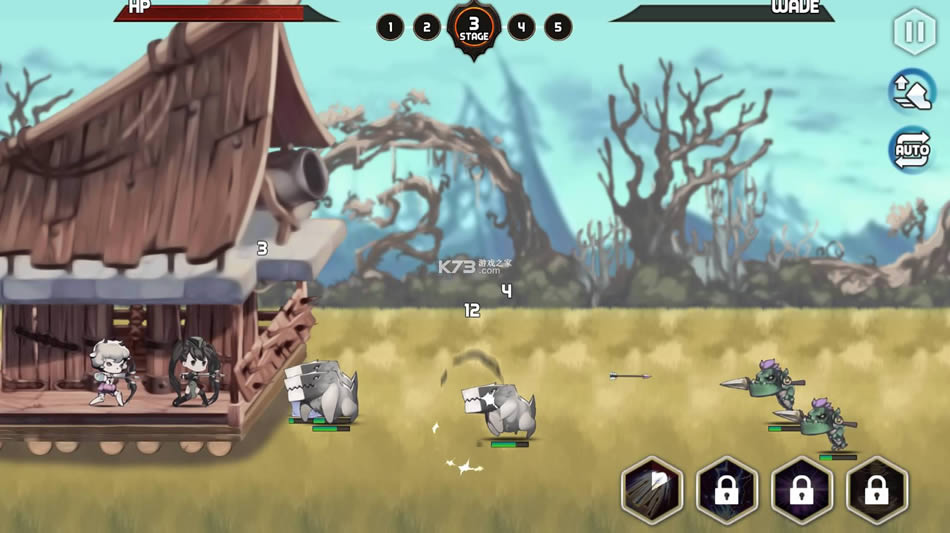Activate the unlocked arrow volley skill

[x=651, y=491]
